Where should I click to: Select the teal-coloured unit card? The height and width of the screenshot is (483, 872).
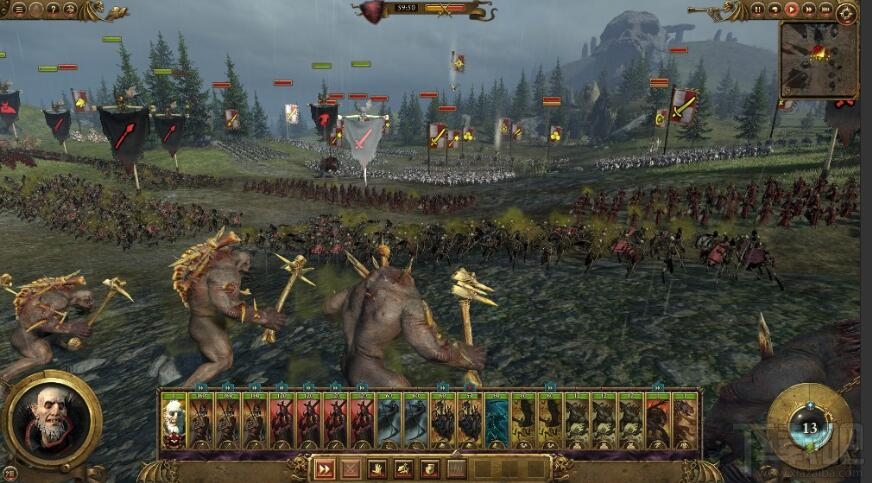click(497, 420)
